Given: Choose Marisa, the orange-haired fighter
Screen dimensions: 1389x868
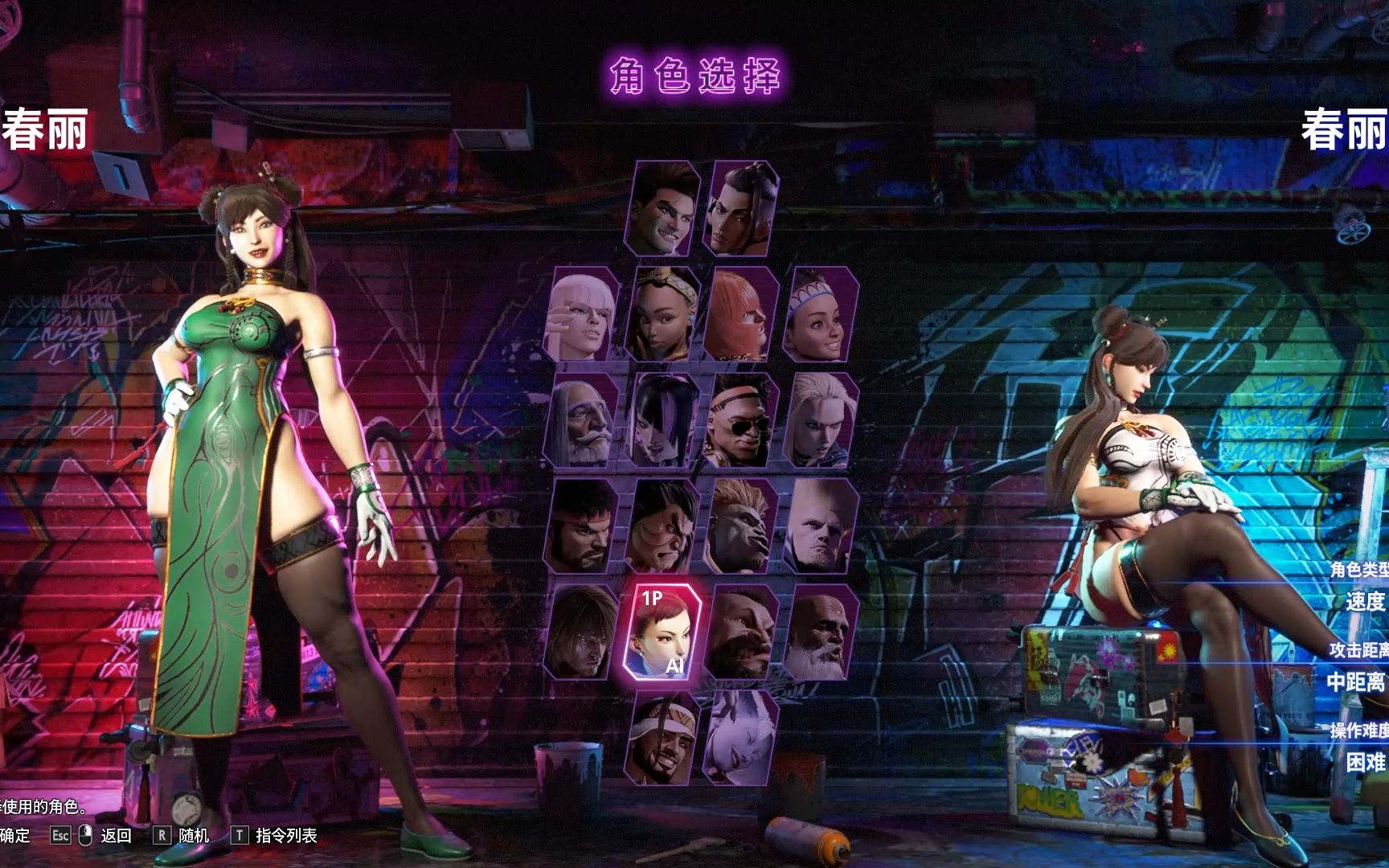Looking at the screenshot, I should click(741, 315).
